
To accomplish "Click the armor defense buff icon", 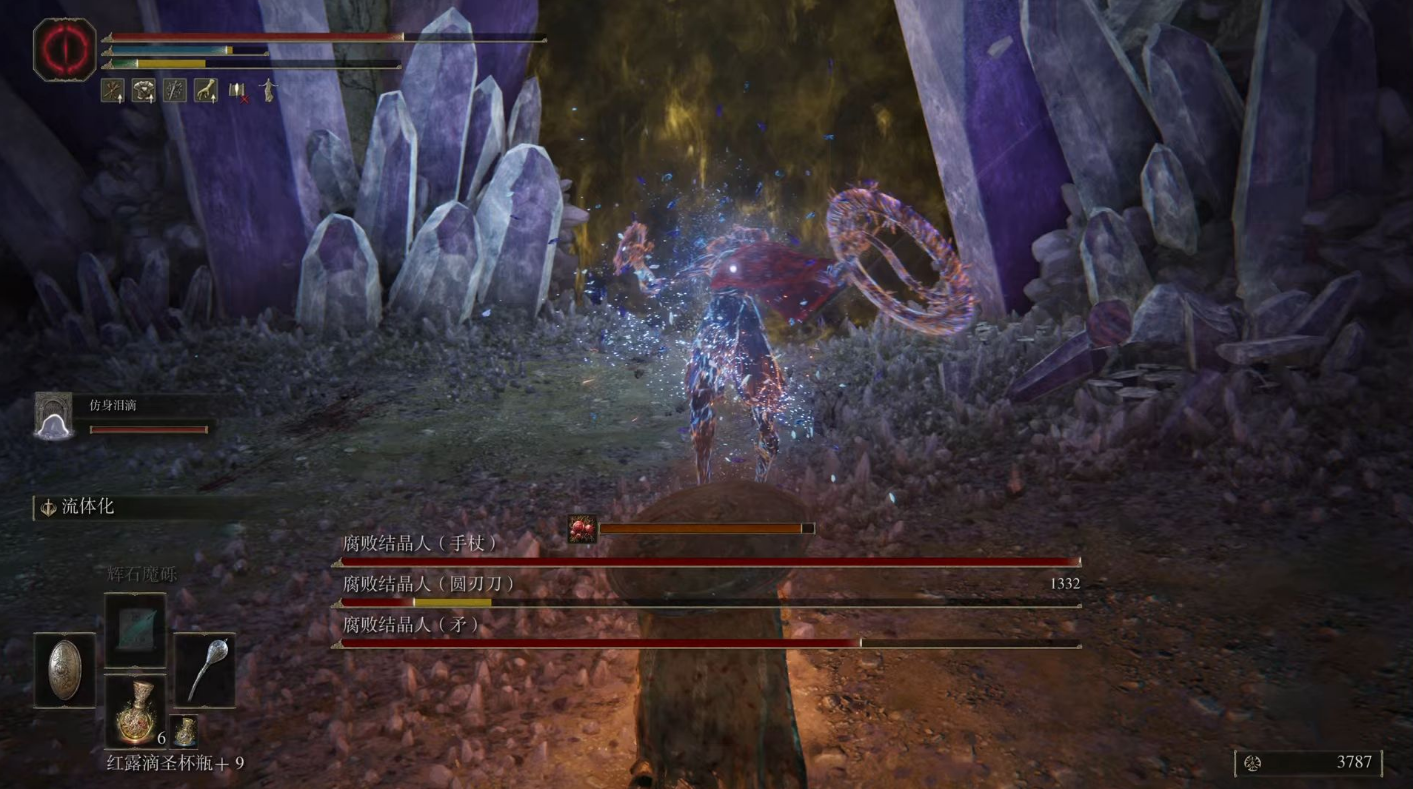I will pyautogui.click(x=143, y=91).
